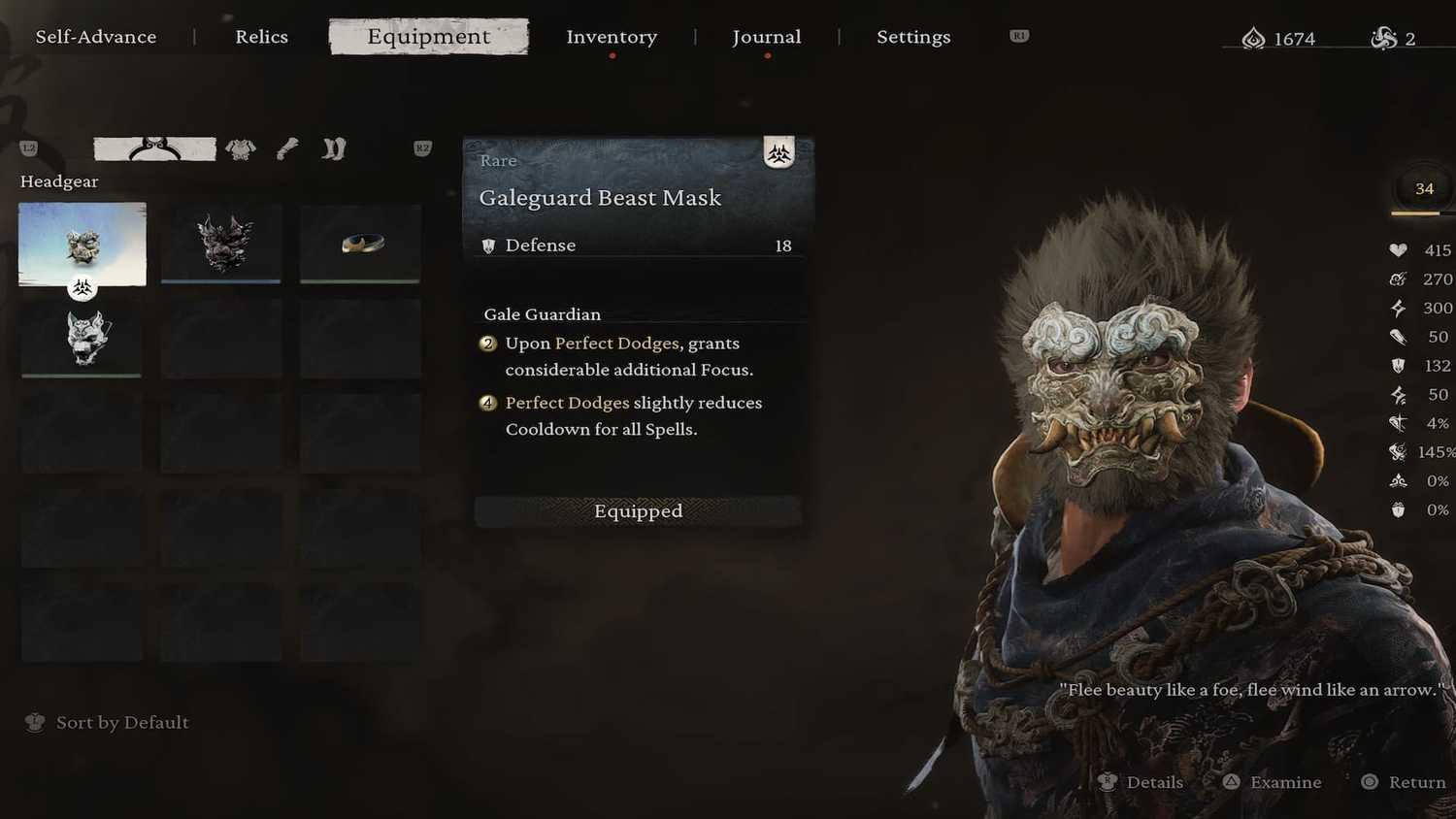
Task: Show the Settings tab
Action: coord(913,37)
